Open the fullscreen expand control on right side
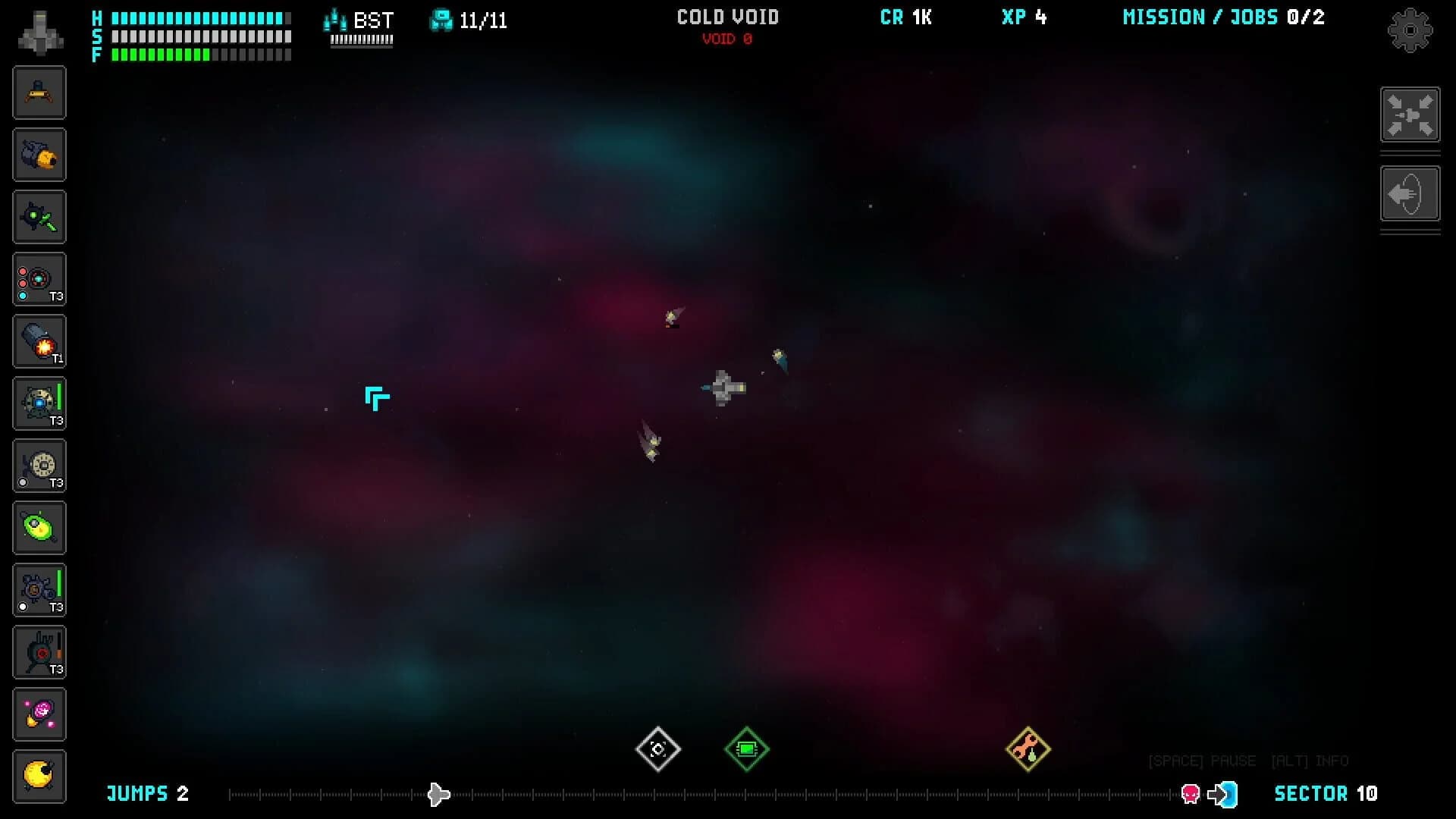 point(1410,115)
